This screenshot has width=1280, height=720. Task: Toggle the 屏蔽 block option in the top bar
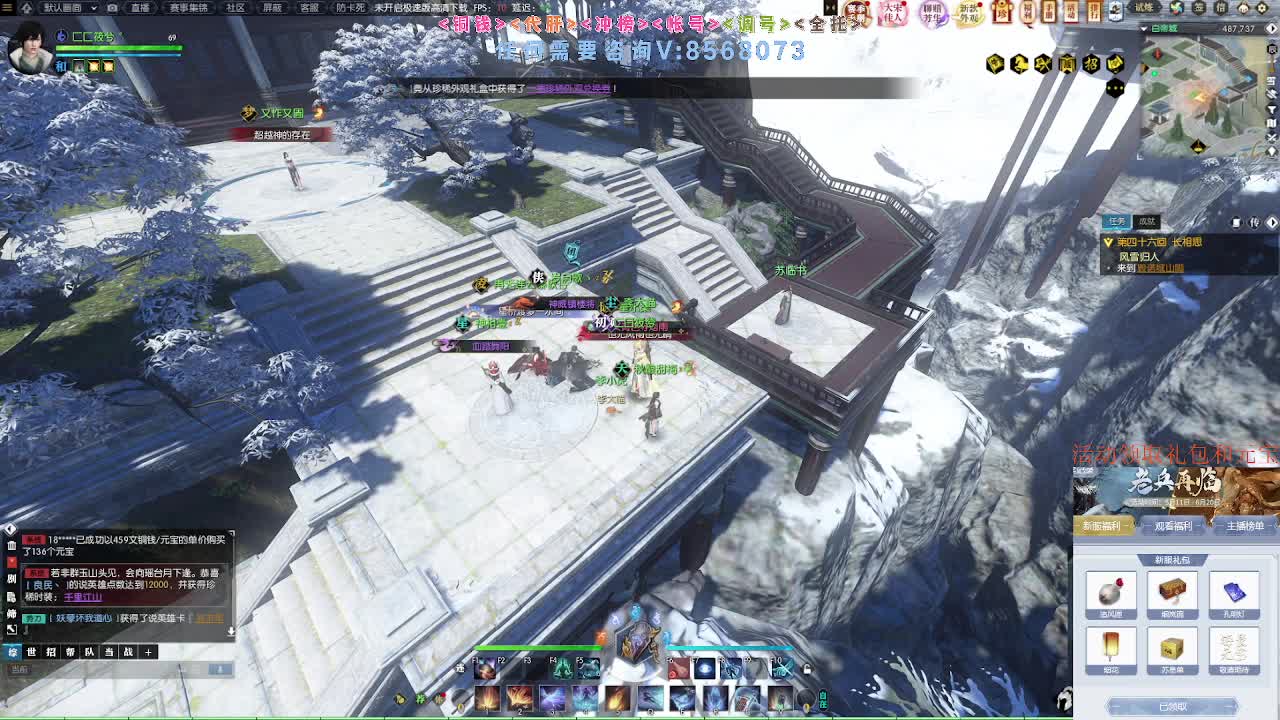[x=272, y=7]
